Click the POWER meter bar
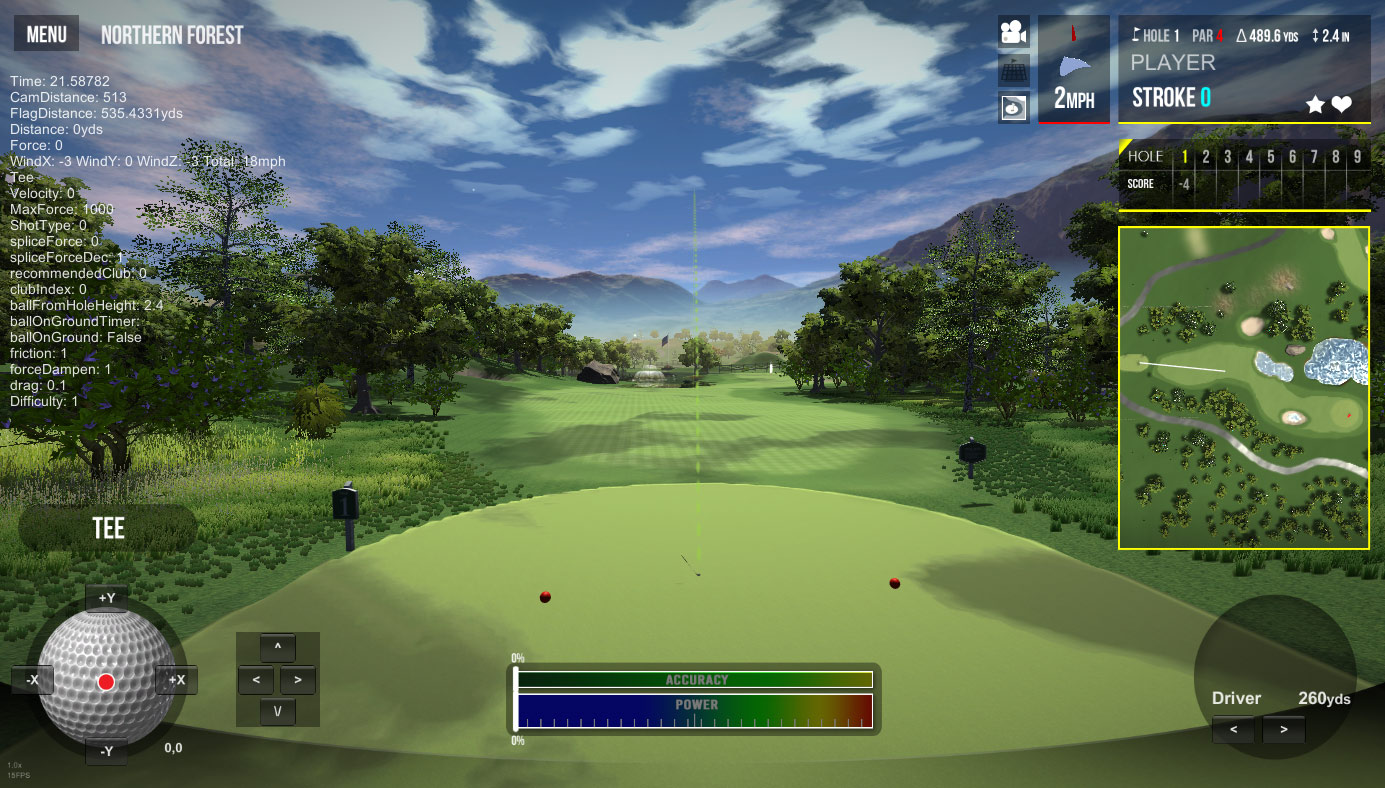Screen dimensions: 1385x788 pos(695,711)
